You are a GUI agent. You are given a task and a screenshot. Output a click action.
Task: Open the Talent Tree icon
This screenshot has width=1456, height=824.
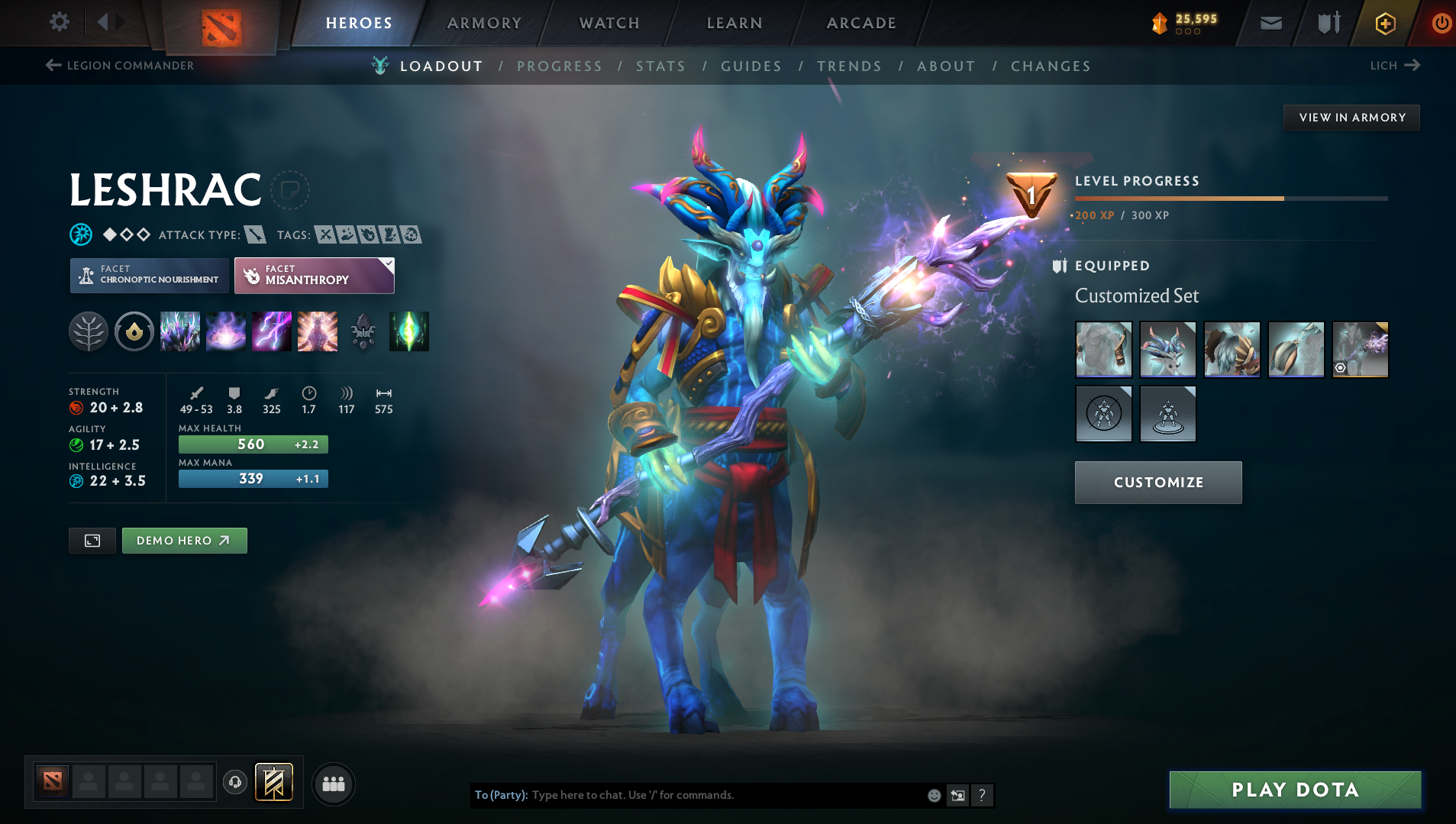[89, 331]
